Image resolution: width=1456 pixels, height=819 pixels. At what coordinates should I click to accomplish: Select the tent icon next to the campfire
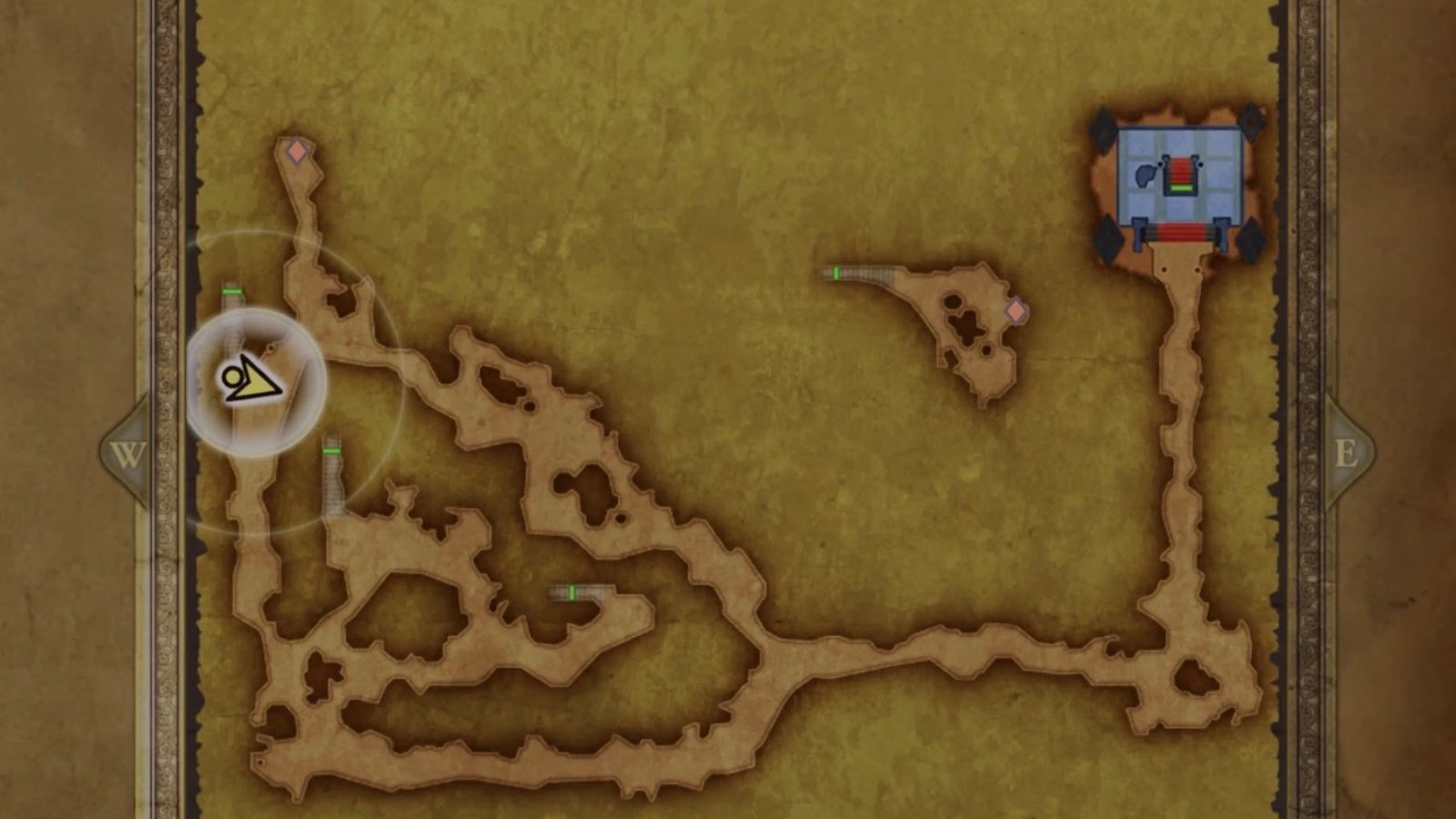(x=1144, y=175)
